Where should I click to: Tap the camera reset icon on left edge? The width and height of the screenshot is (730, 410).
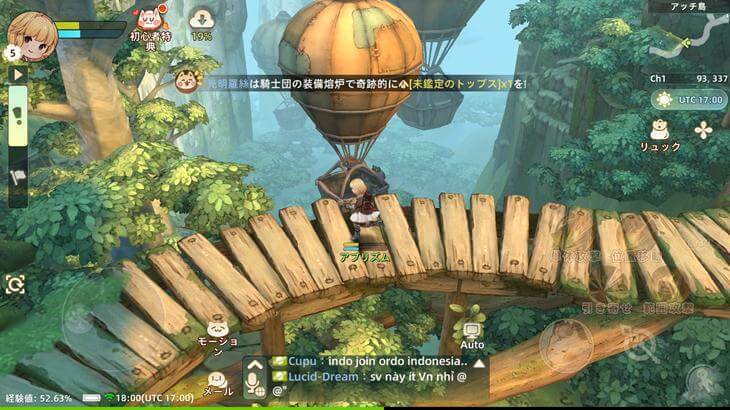[15, 285]
